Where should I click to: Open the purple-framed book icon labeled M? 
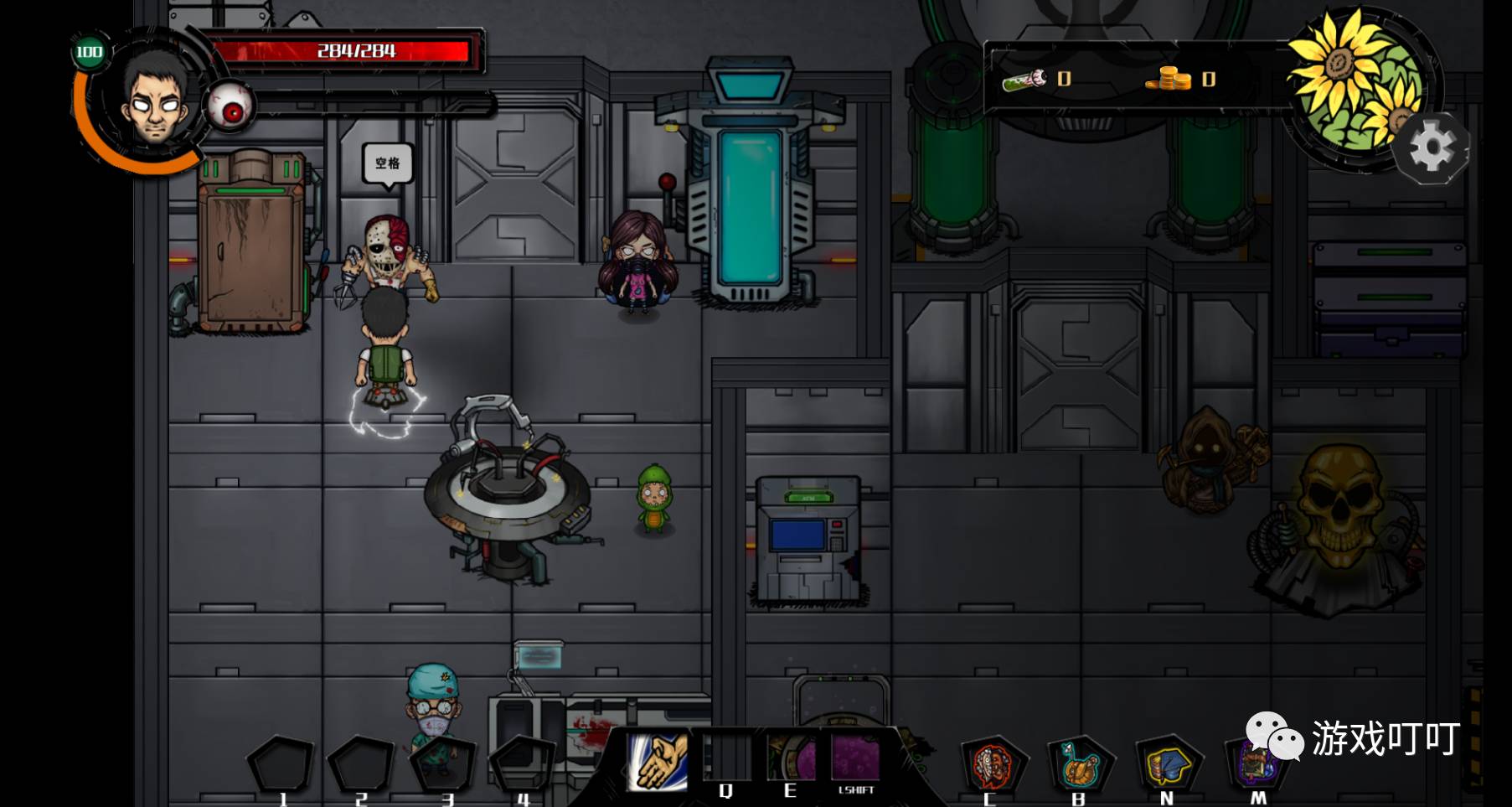[x=1254, y=763]
